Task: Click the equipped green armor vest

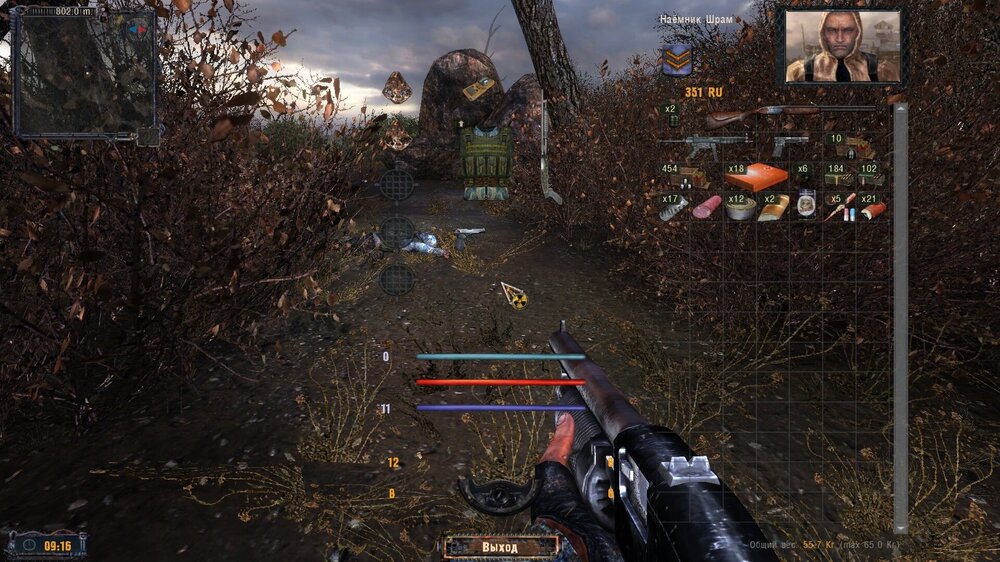Action: 486,158
